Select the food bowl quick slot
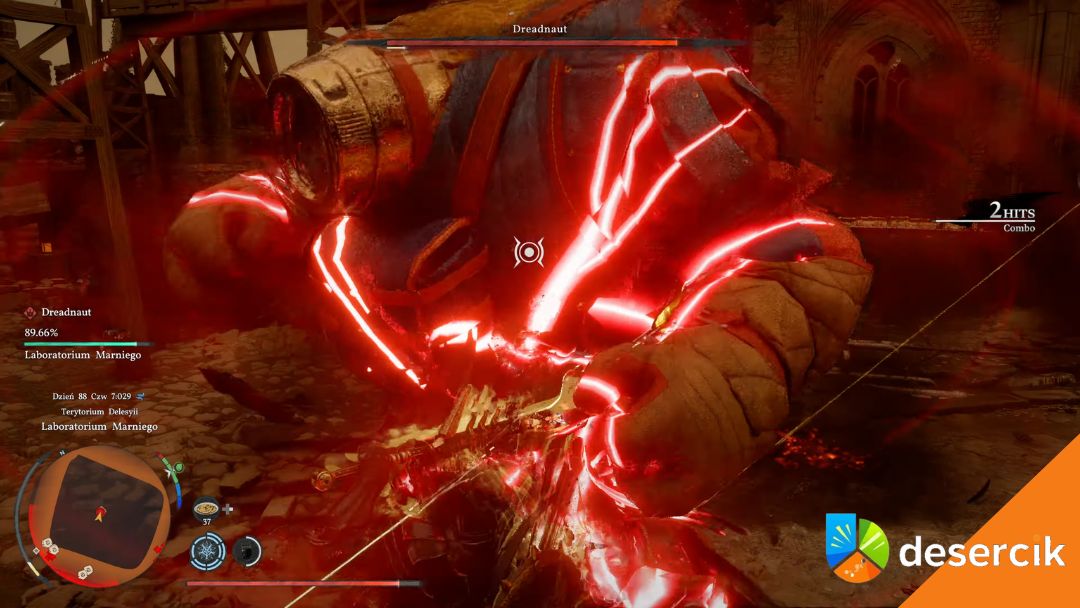This screenshot has height=608, width=1080. coord(207,507)
